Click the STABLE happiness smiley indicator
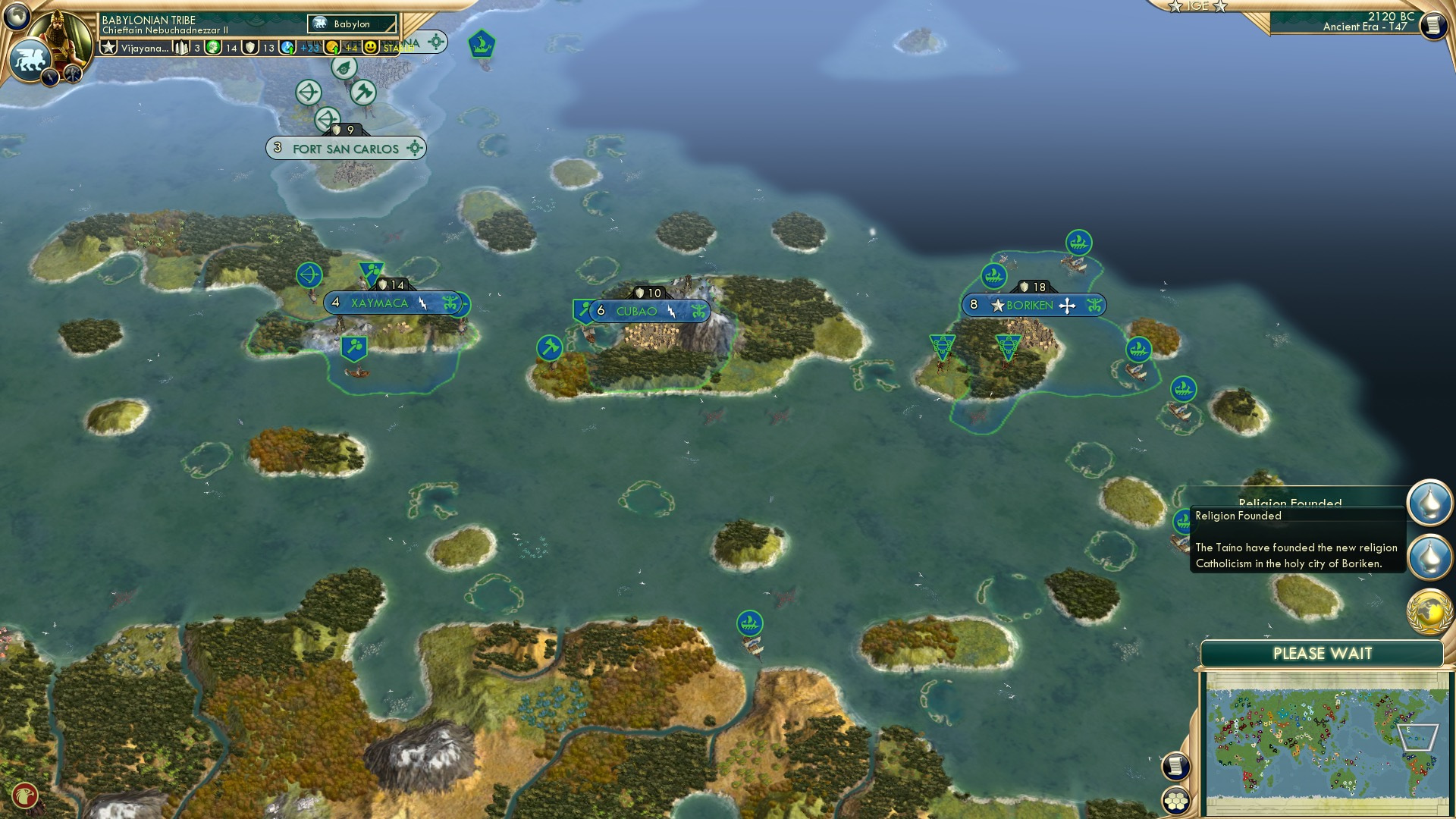This screenshot has height=819, width=1456. (x=369, y=47)
